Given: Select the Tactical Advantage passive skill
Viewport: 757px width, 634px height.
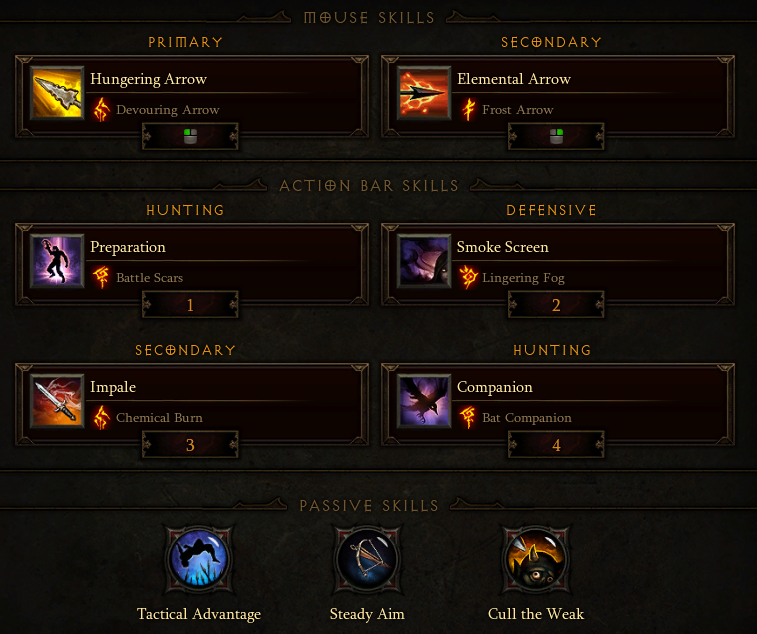Looking at the screenshot, I should [x=199, y=560].
